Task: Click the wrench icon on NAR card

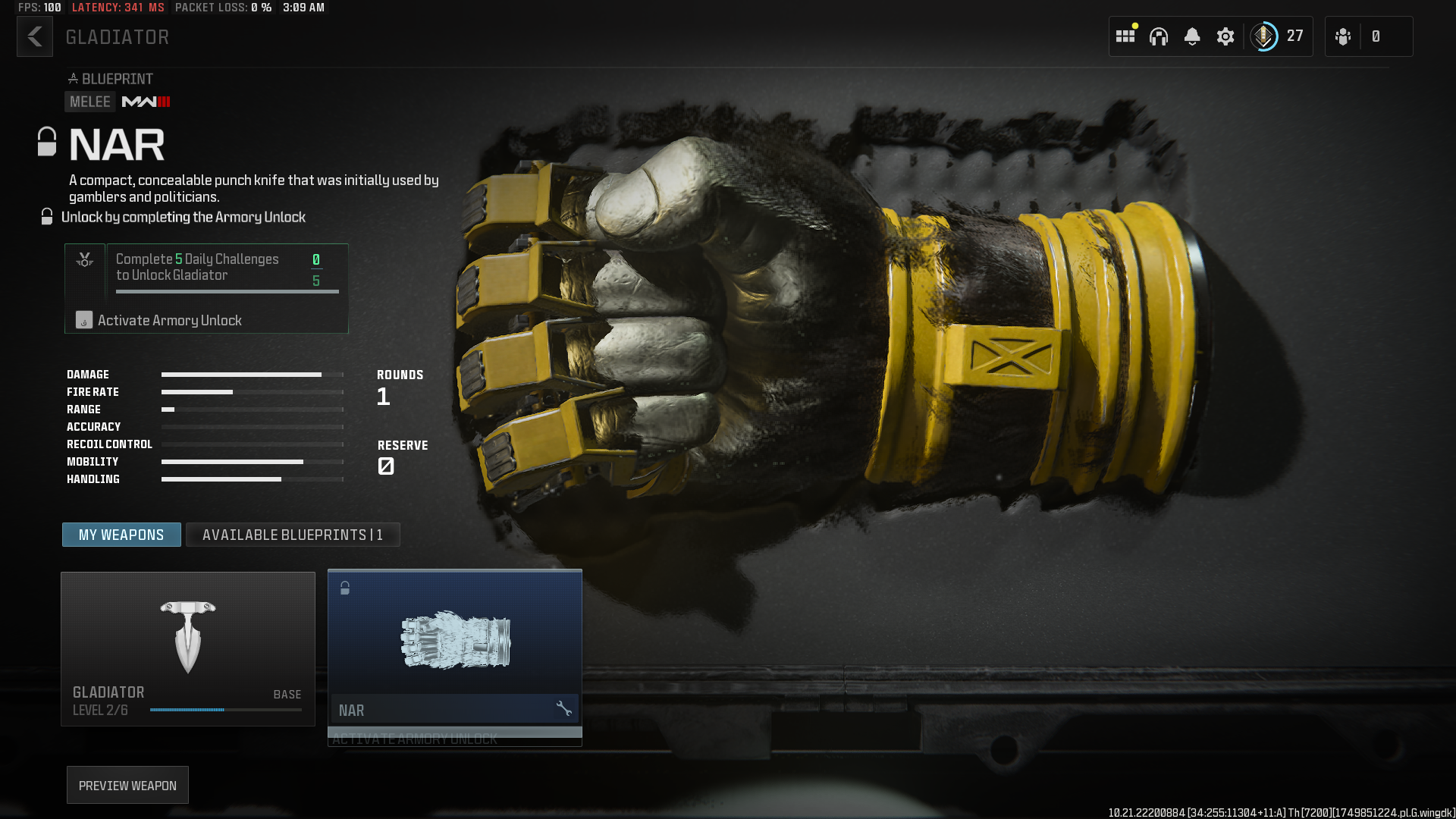Action: pyautogui.click(x=563, y=709)
